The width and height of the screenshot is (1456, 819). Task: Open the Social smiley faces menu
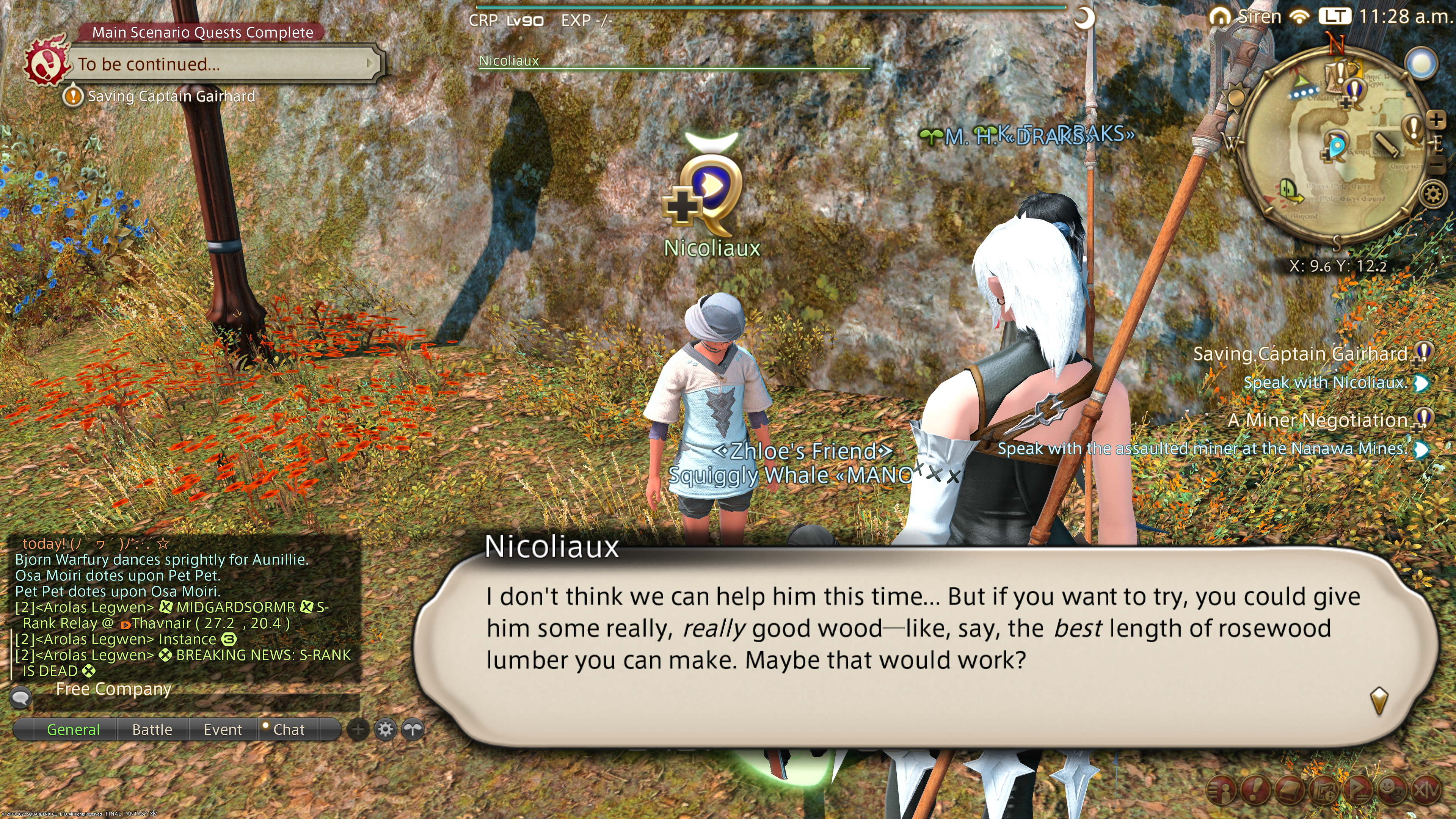click(x=1392, y=789)
